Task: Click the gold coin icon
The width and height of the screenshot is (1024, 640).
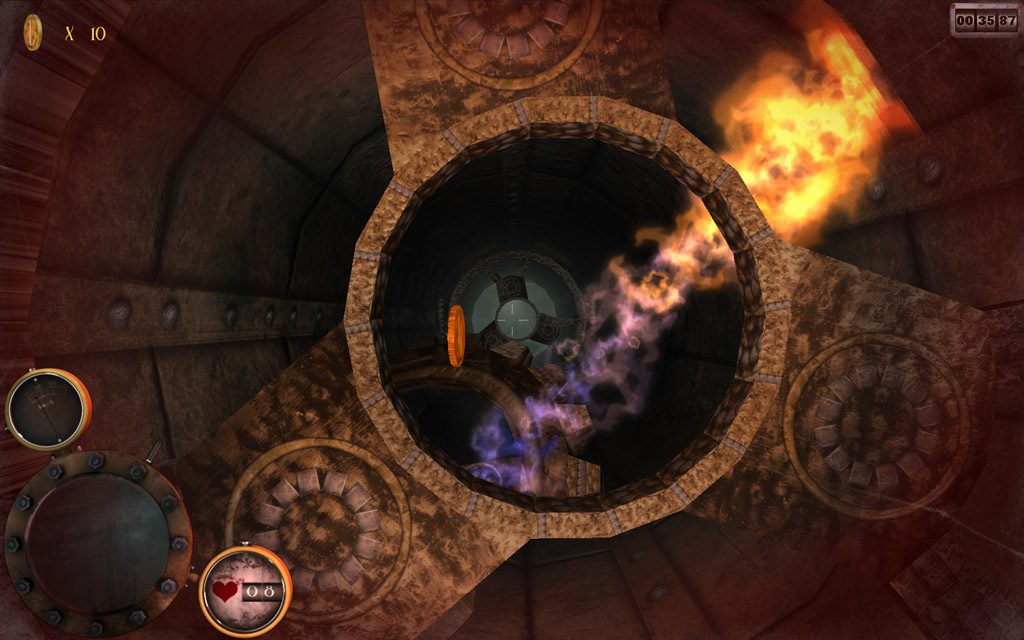Action: pos(33,33)
